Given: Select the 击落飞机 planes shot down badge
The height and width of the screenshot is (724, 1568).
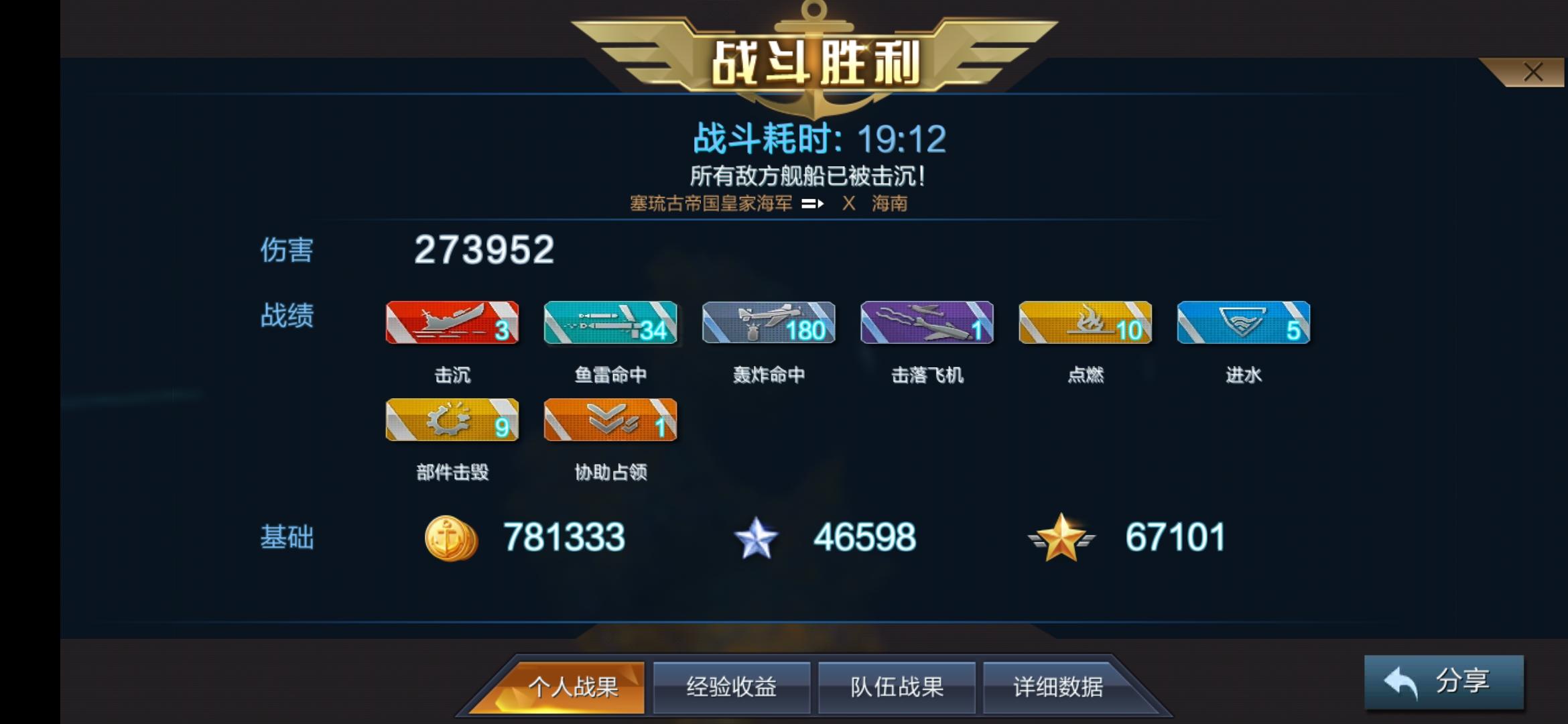Looking at the screenshot, I should [927, 324].
